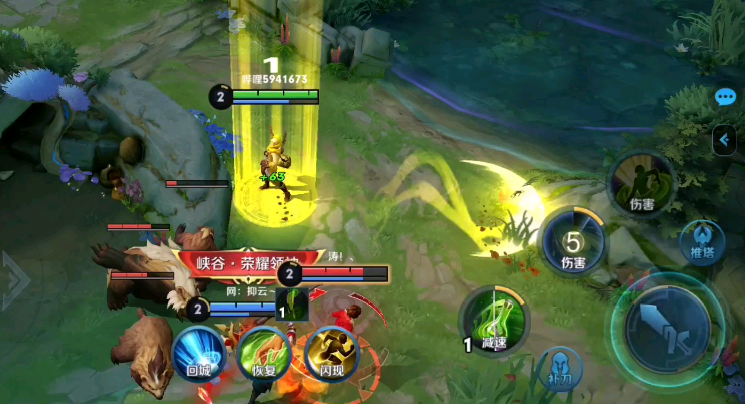Activate the 闪现 flash spell
This screenshot has height=404, width=745.
coord(331,355)
